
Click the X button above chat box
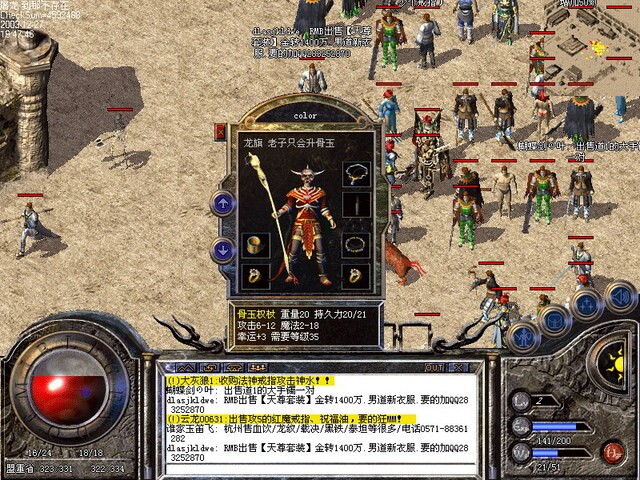pyautogui.click(x=459, y=367)
